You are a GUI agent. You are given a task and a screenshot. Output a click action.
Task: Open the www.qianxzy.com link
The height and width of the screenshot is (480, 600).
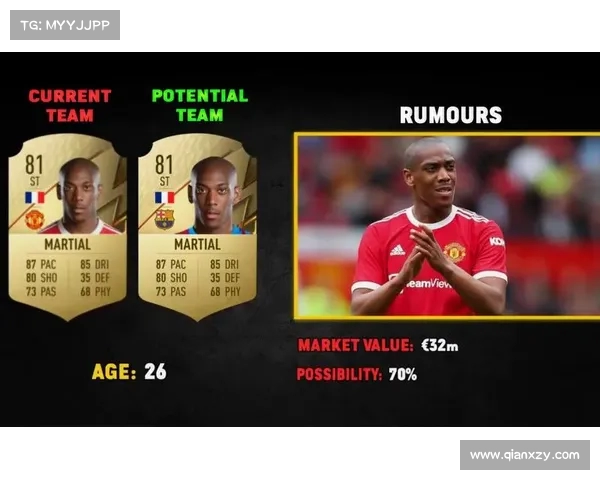[524, 455]
